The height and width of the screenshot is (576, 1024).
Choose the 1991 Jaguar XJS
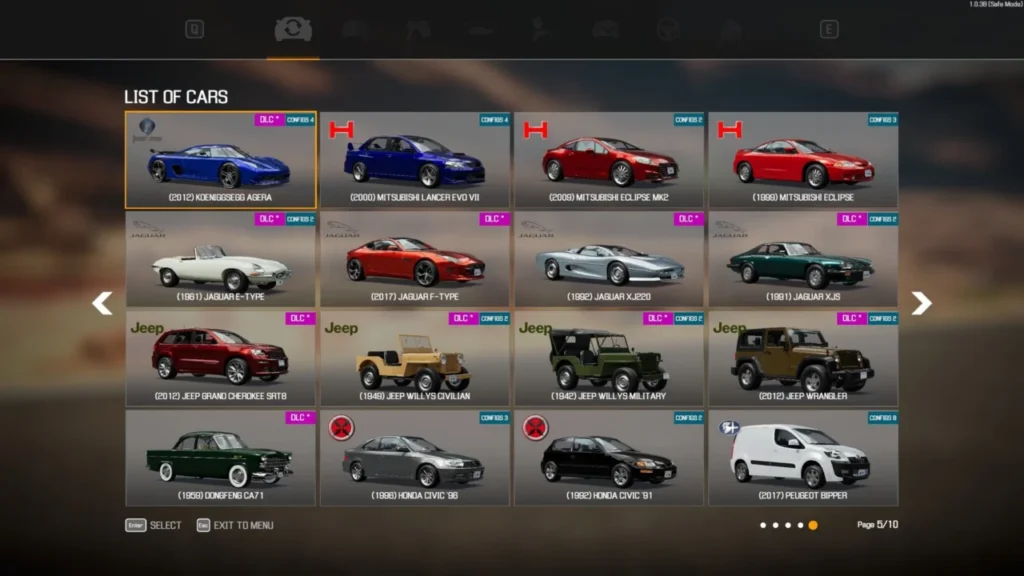pos(803,259)
